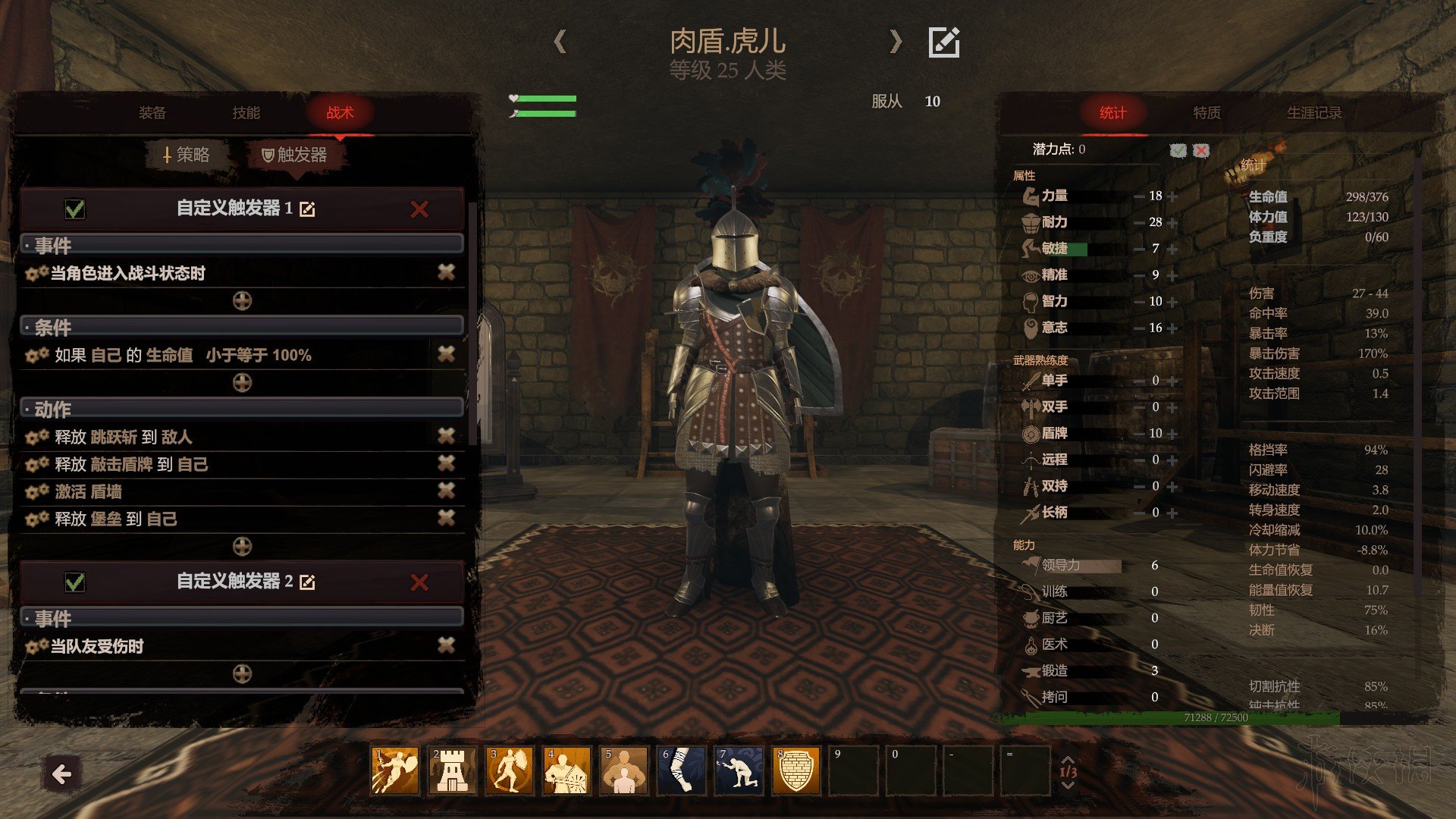Open the 技能 tab
This screenshot has width=1456, height=819.
tap(246, 113)
